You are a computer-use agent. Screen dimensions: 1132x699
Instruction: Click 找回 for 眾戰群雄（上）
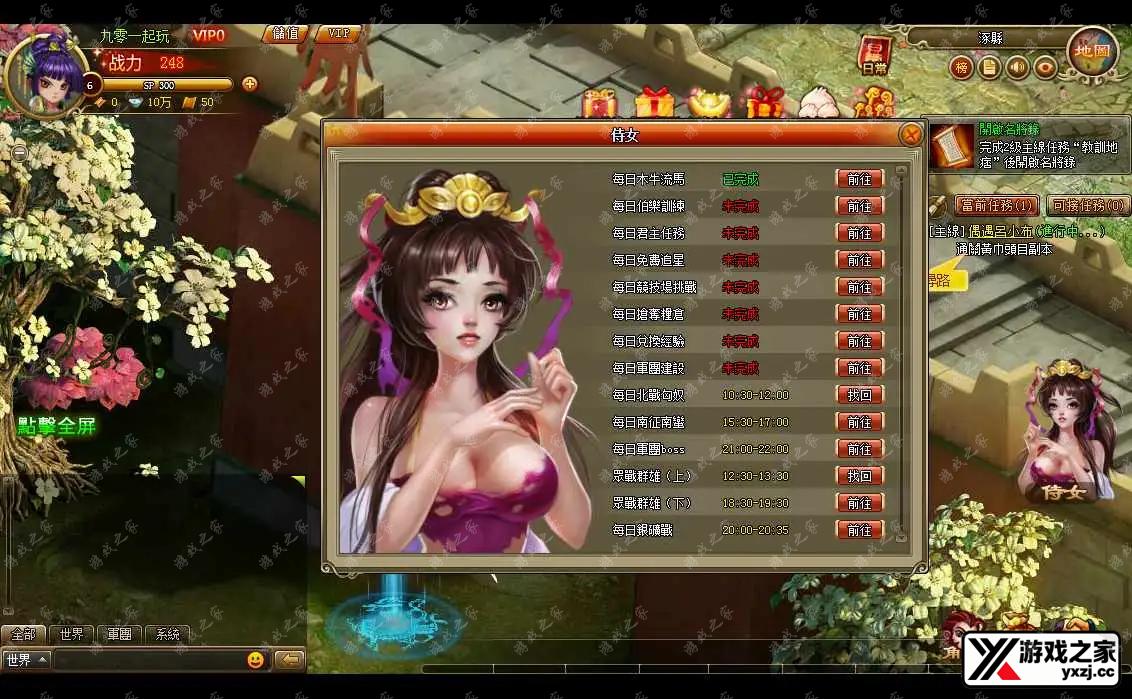[x=859, y=476]
